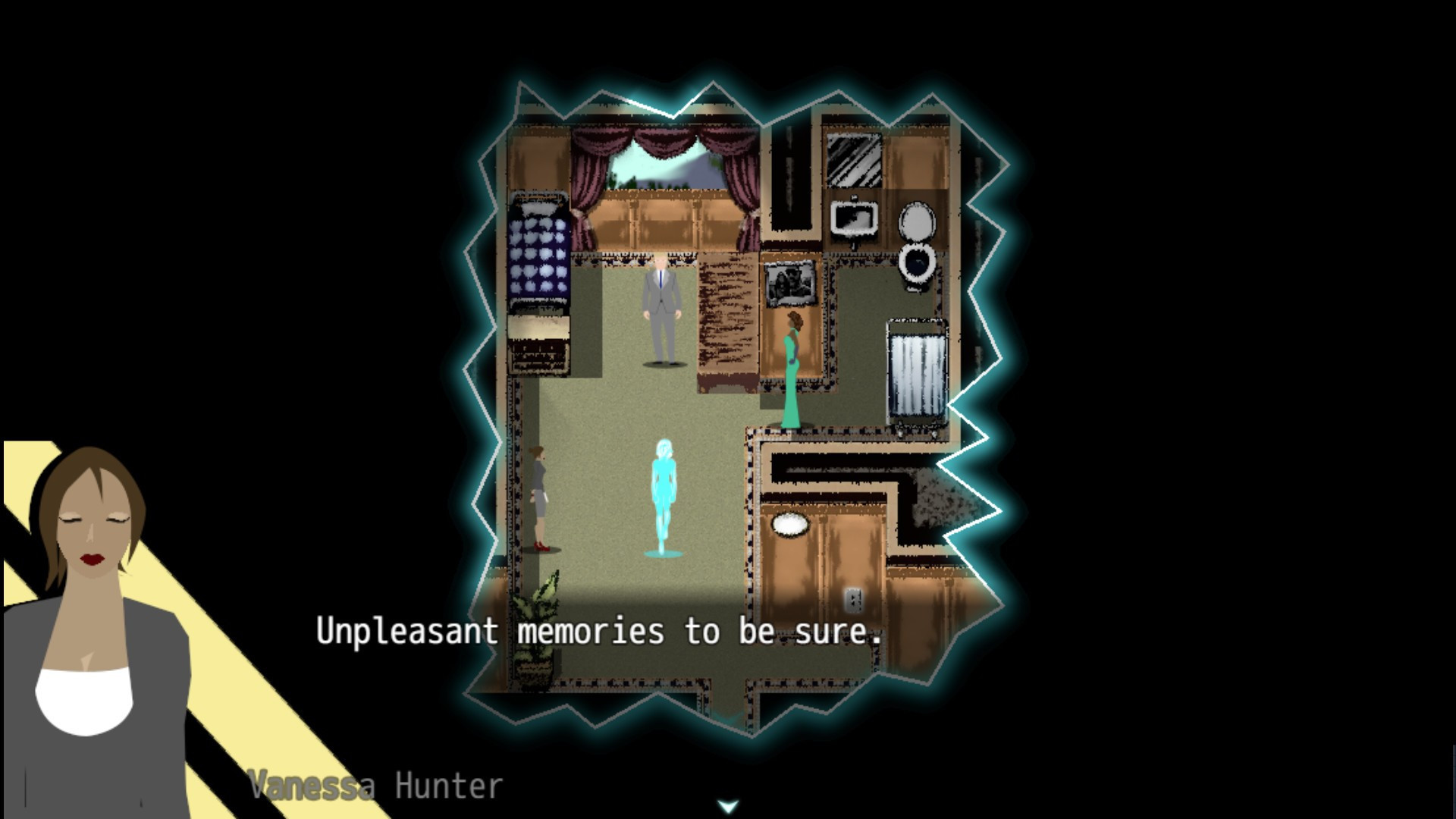Click the round doorknob on the wooden door
The height and width of the screenshot is (819, 1456).
click(x=789, y=525)
